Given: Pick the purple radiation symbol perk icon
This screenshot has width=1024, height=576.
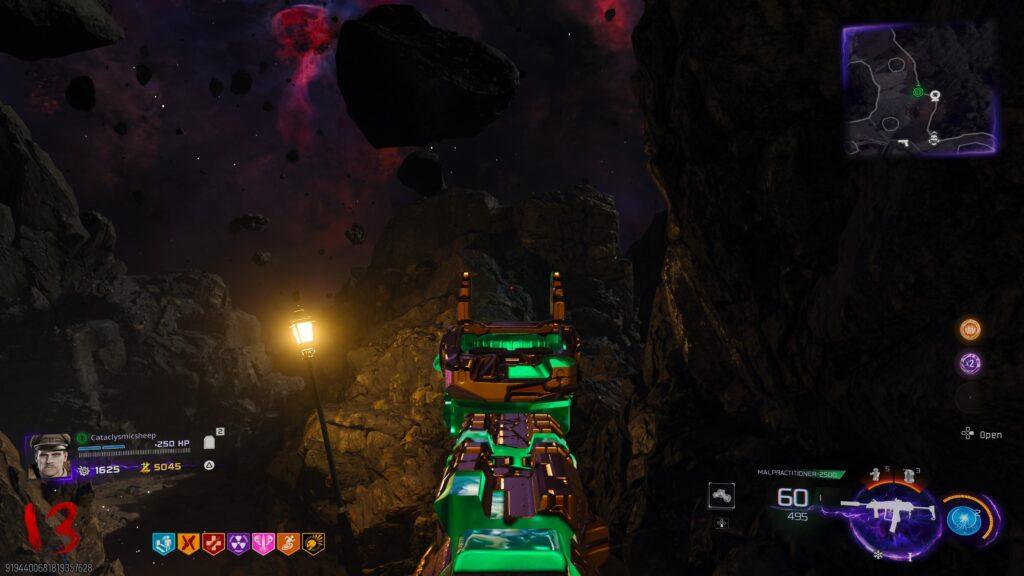Looking at the screenshot, I should coord(238,543).
